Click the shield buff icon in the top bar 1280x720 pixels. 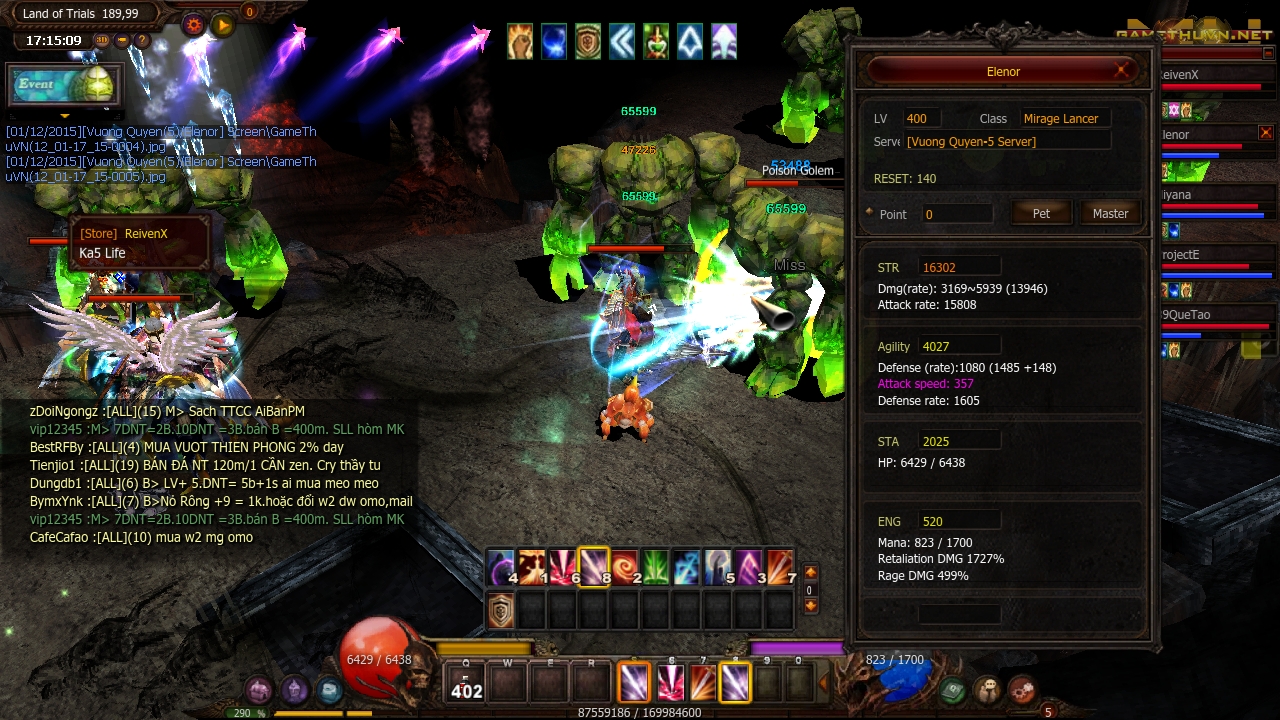587,42
